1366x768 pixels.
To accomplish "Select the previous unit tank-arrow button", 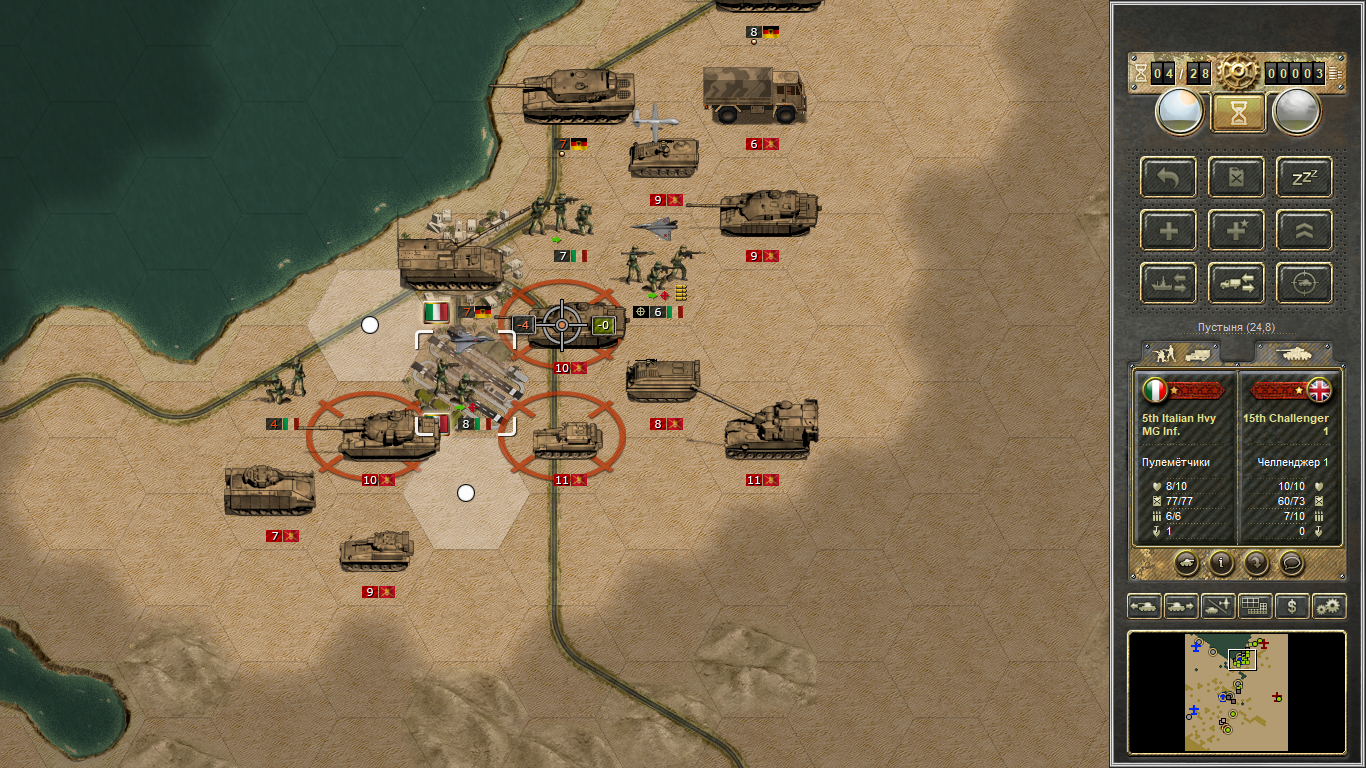I will point(1144,606).
